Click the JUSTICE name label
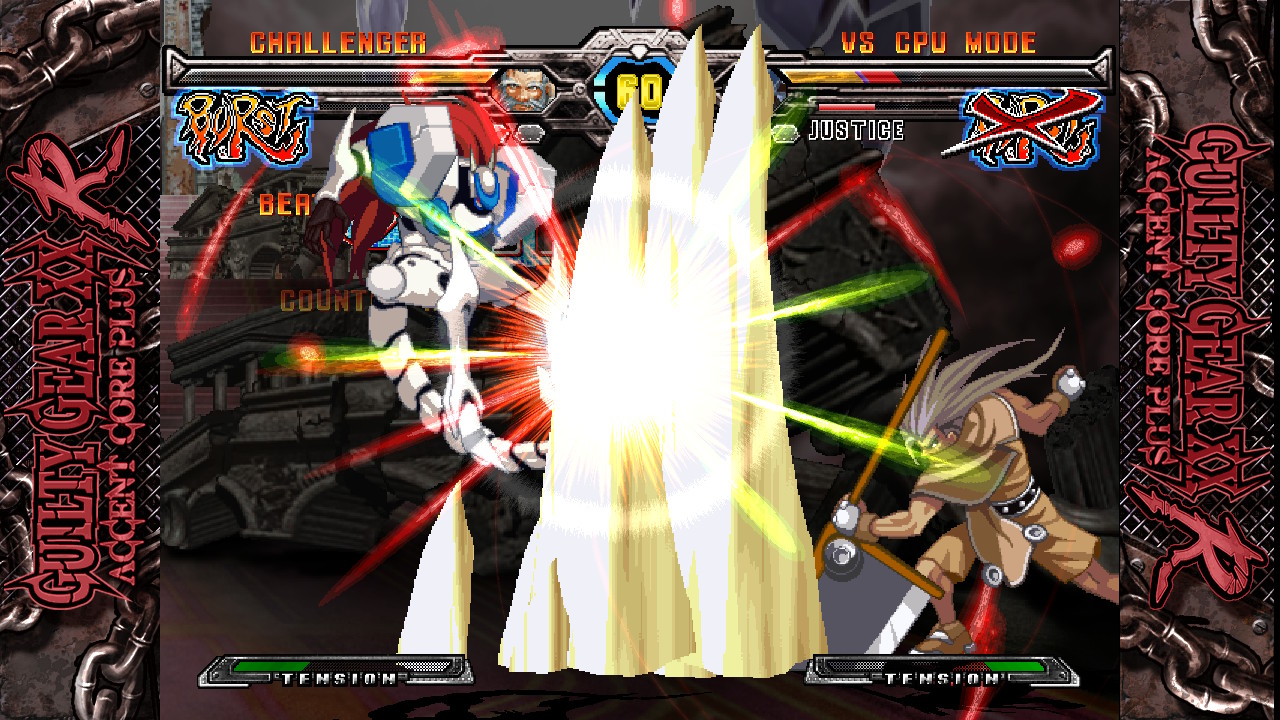The width and height of the screenshot is (1280, 720). click(x=855, y=128)
